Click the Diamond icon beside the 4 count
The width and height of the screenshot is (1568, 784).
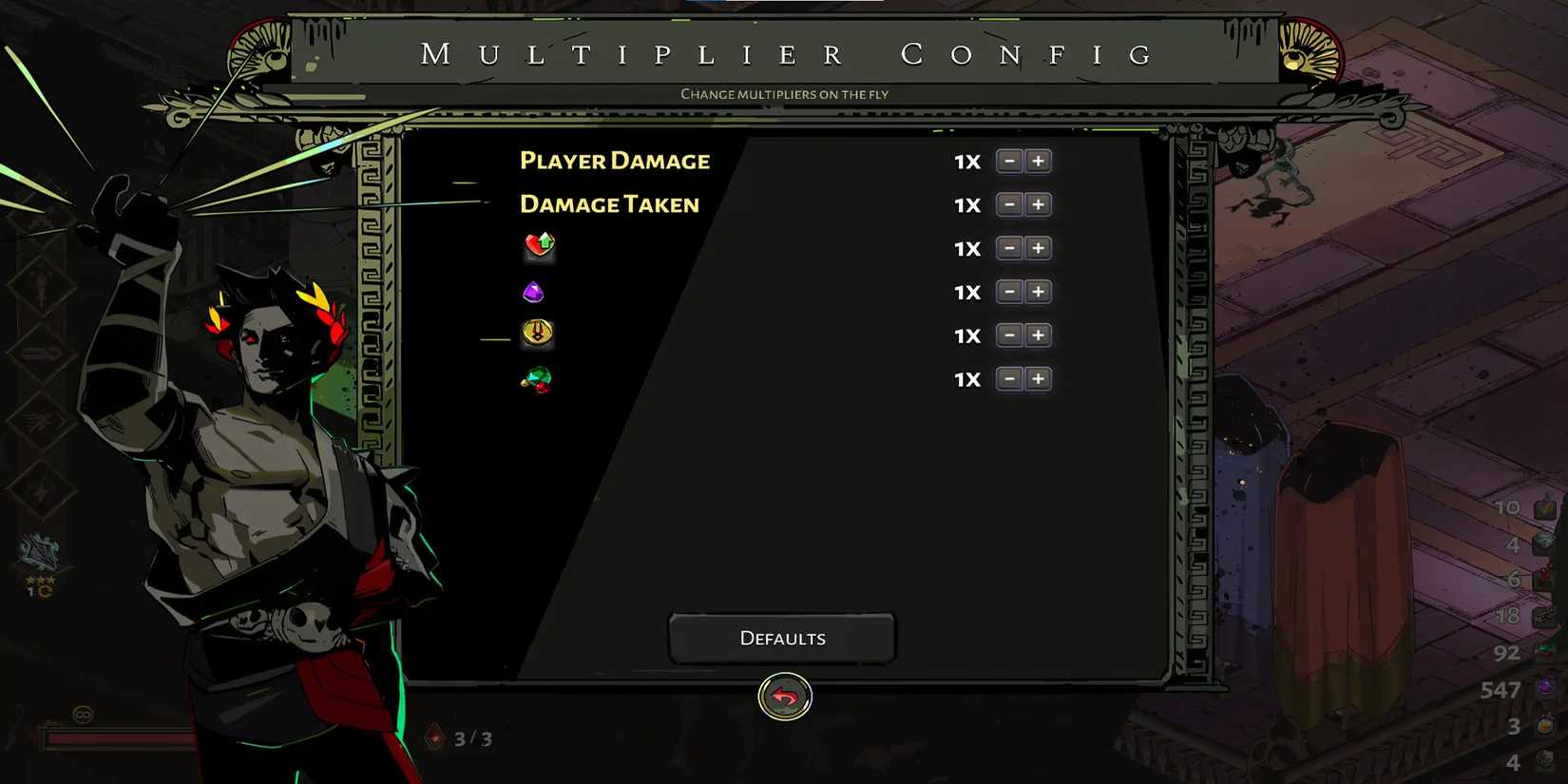coord(1543,545)
